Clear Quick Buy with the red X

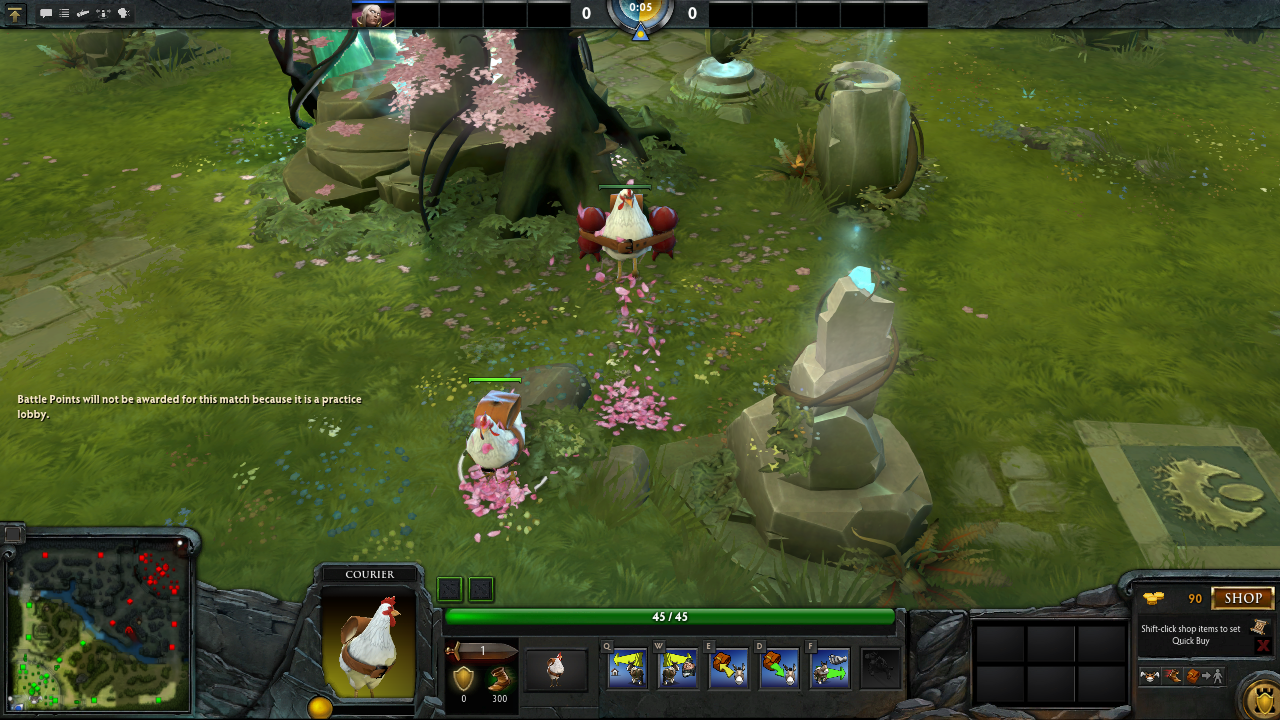tap(1263, 646)
